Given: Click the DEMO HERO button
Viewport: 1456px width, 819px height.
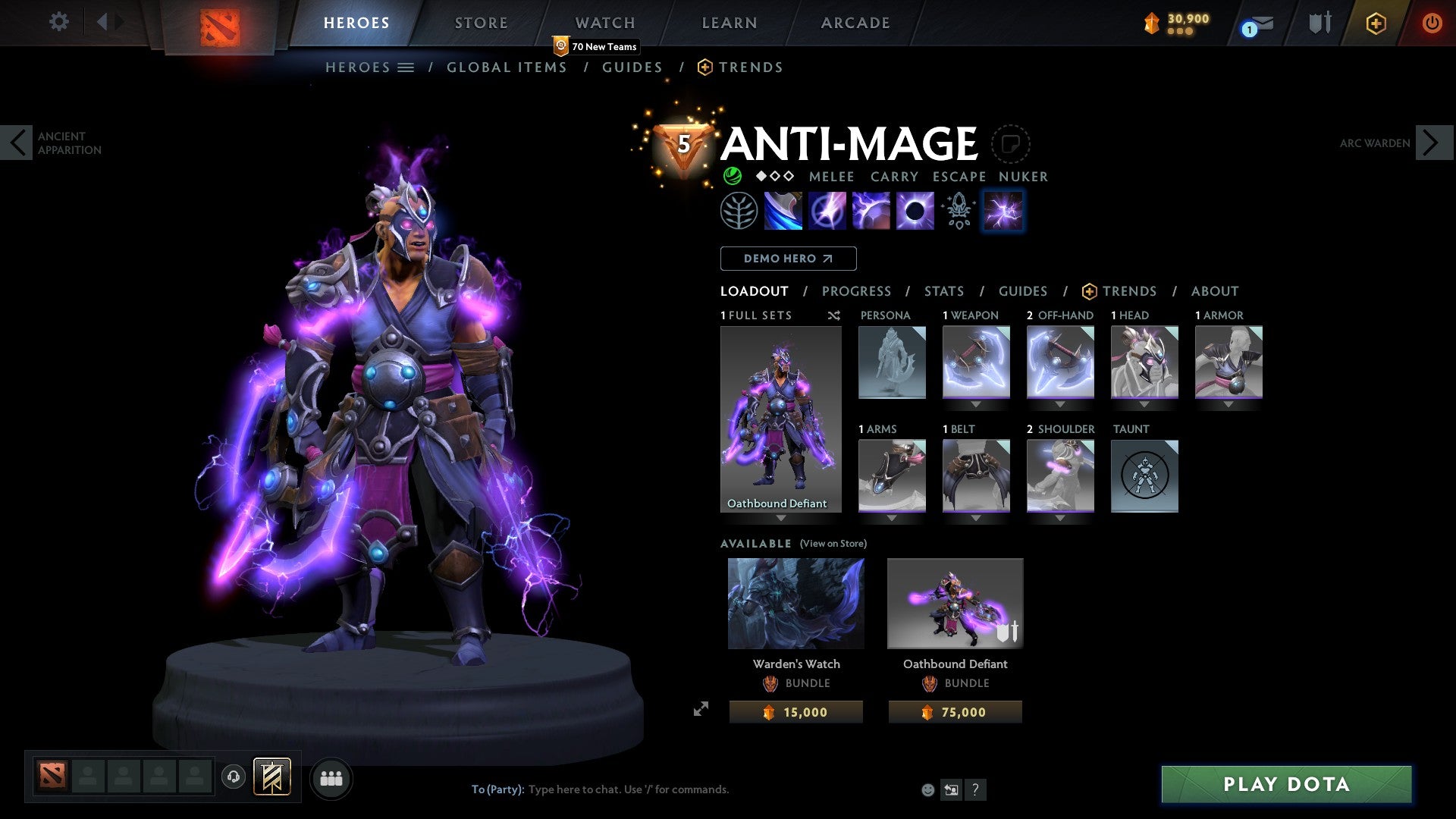Looking at the screenshot, I should 789,259.
